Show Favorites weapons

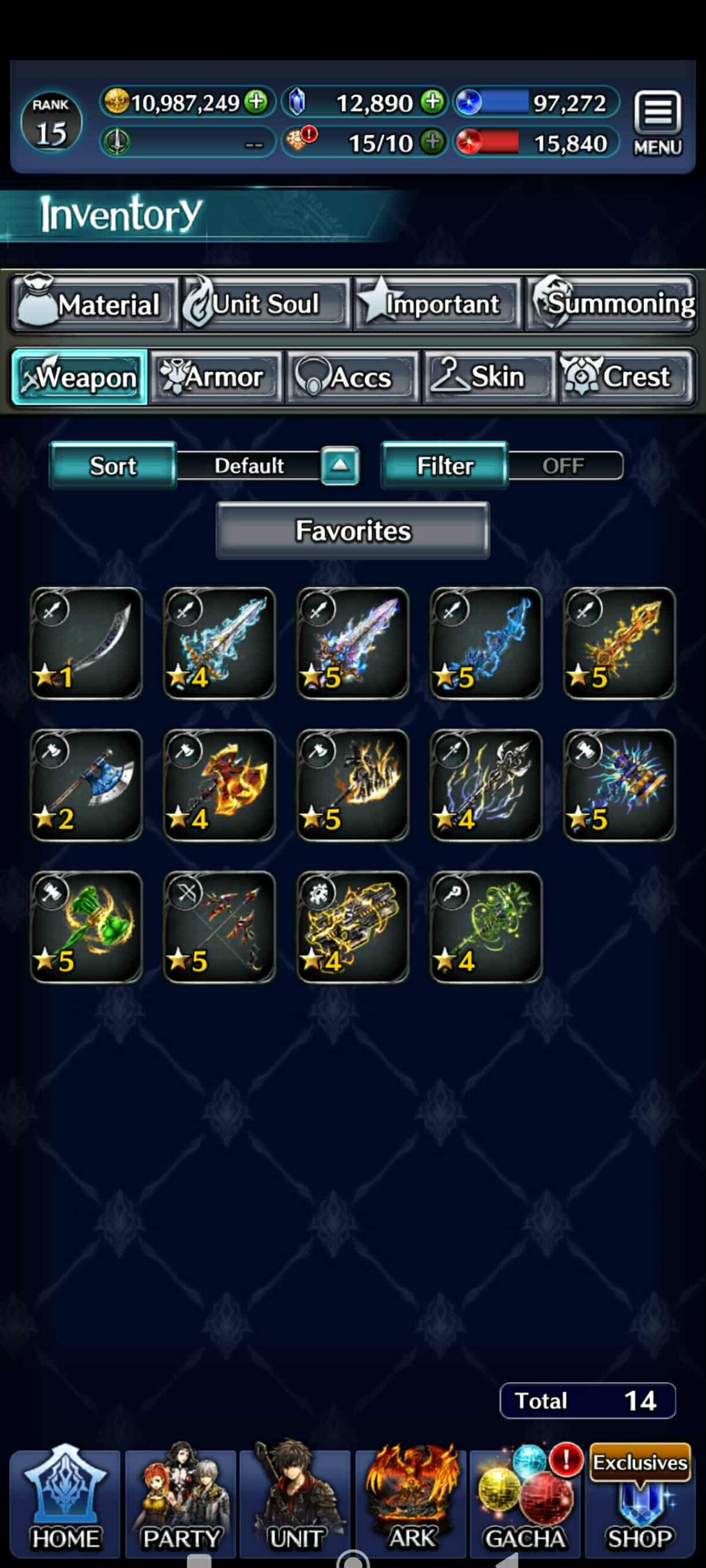352,530
